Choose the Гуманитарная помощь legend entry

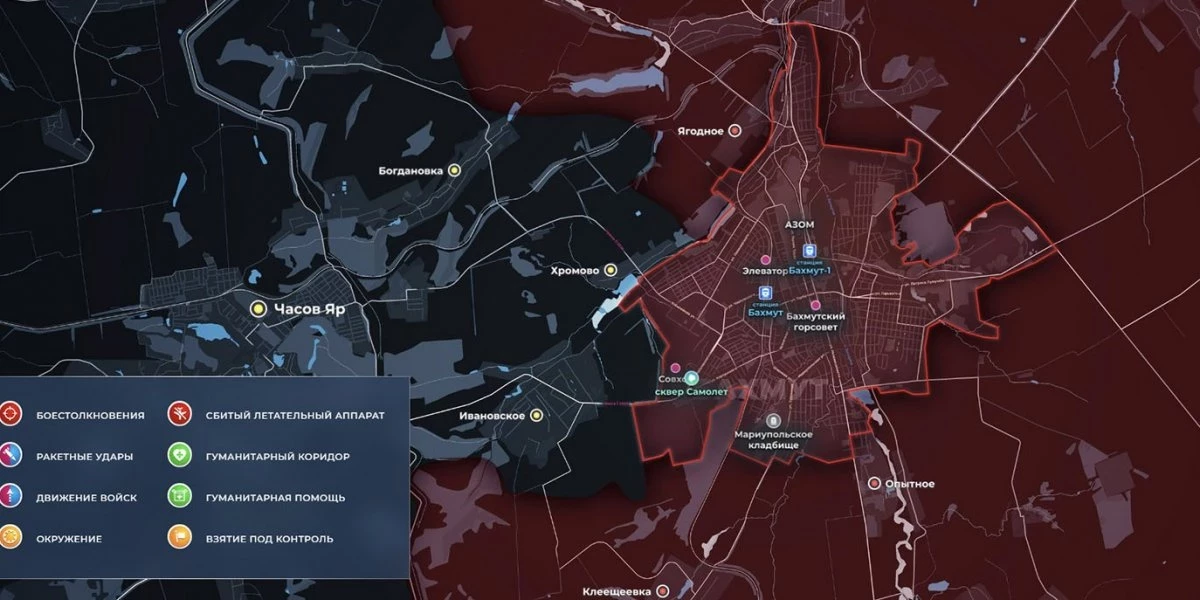pyautogui.click(x=180, y=496)
